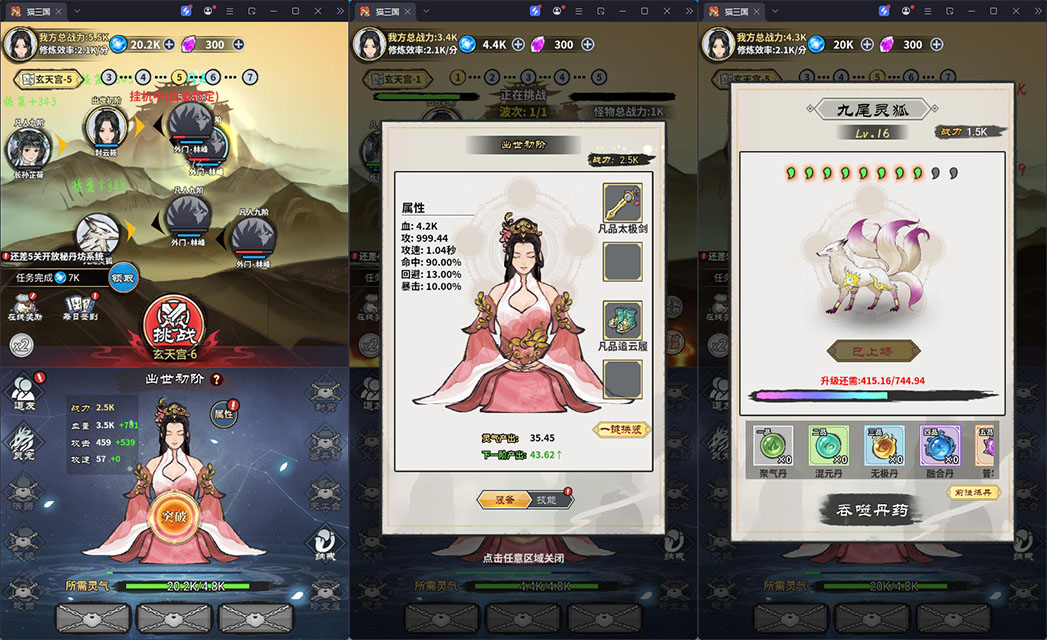Pick the 融合丹 pill

point(940,448)
